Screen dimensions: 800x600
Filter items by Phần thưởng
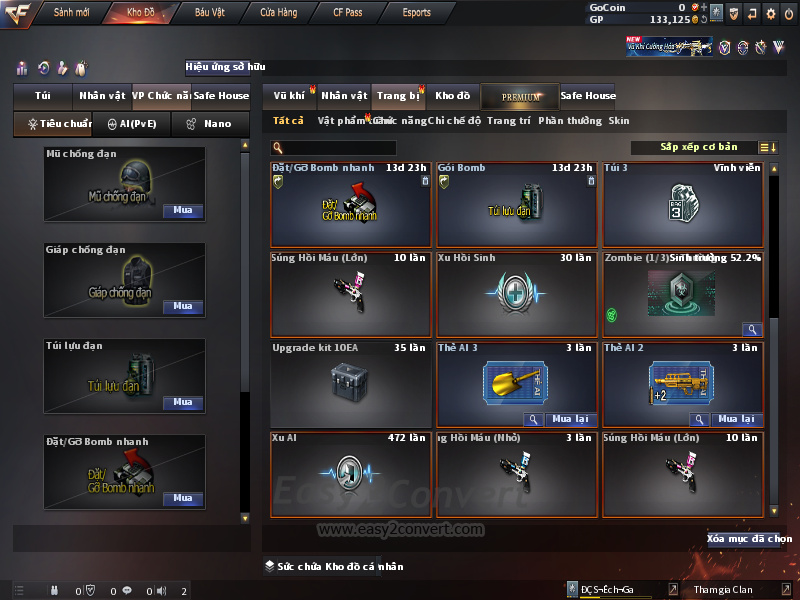tap(569, 121)
